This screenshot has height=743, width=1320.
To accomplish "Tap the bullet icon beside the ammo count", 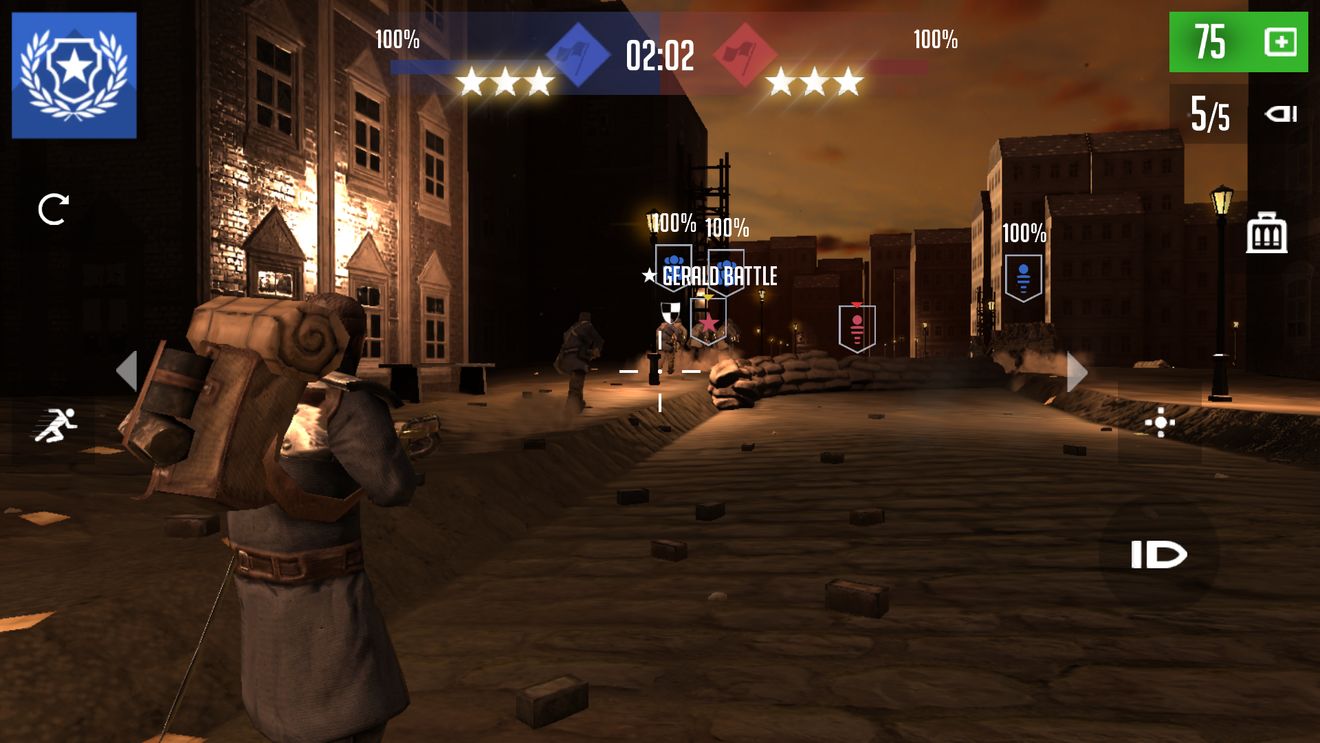I will click(1280, 114).
